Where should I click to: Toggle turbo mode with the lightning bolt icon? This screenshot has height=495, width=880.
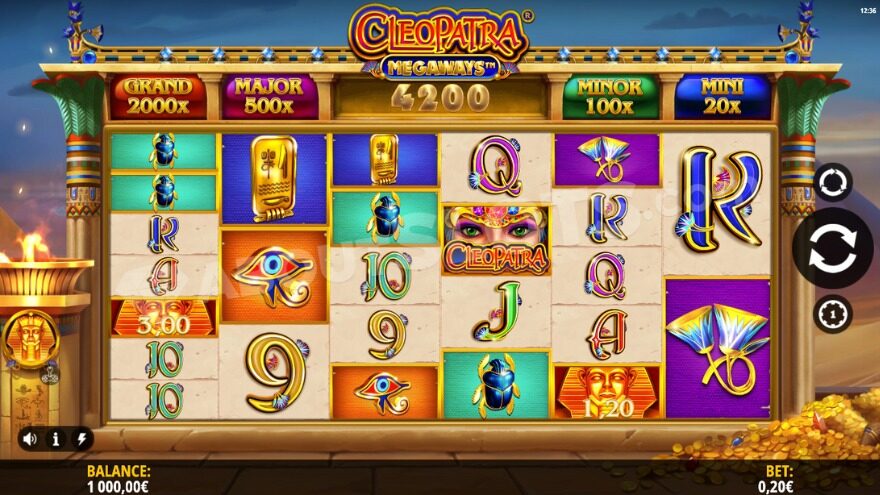80,438
